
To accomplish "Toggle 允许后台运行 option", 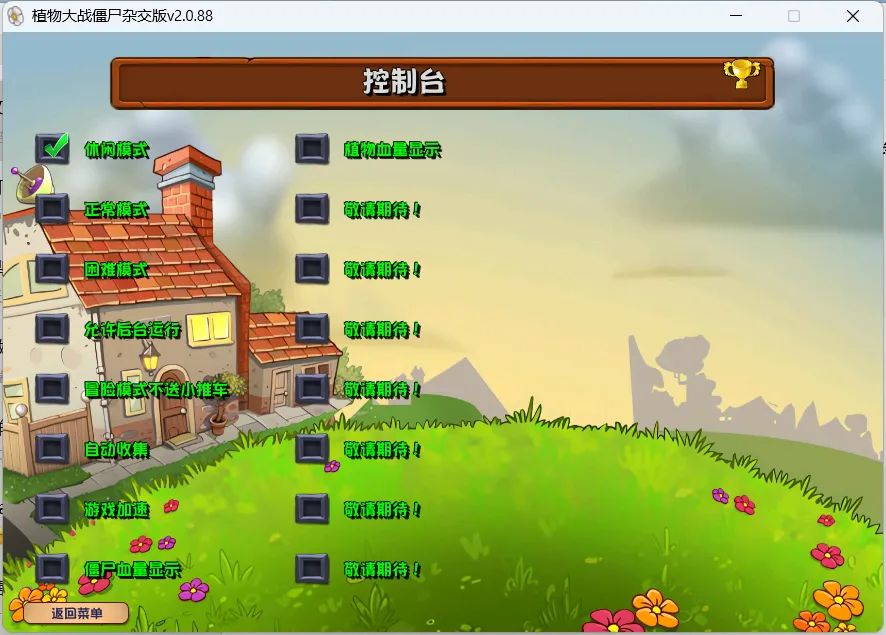I will (x=53, y=329).
